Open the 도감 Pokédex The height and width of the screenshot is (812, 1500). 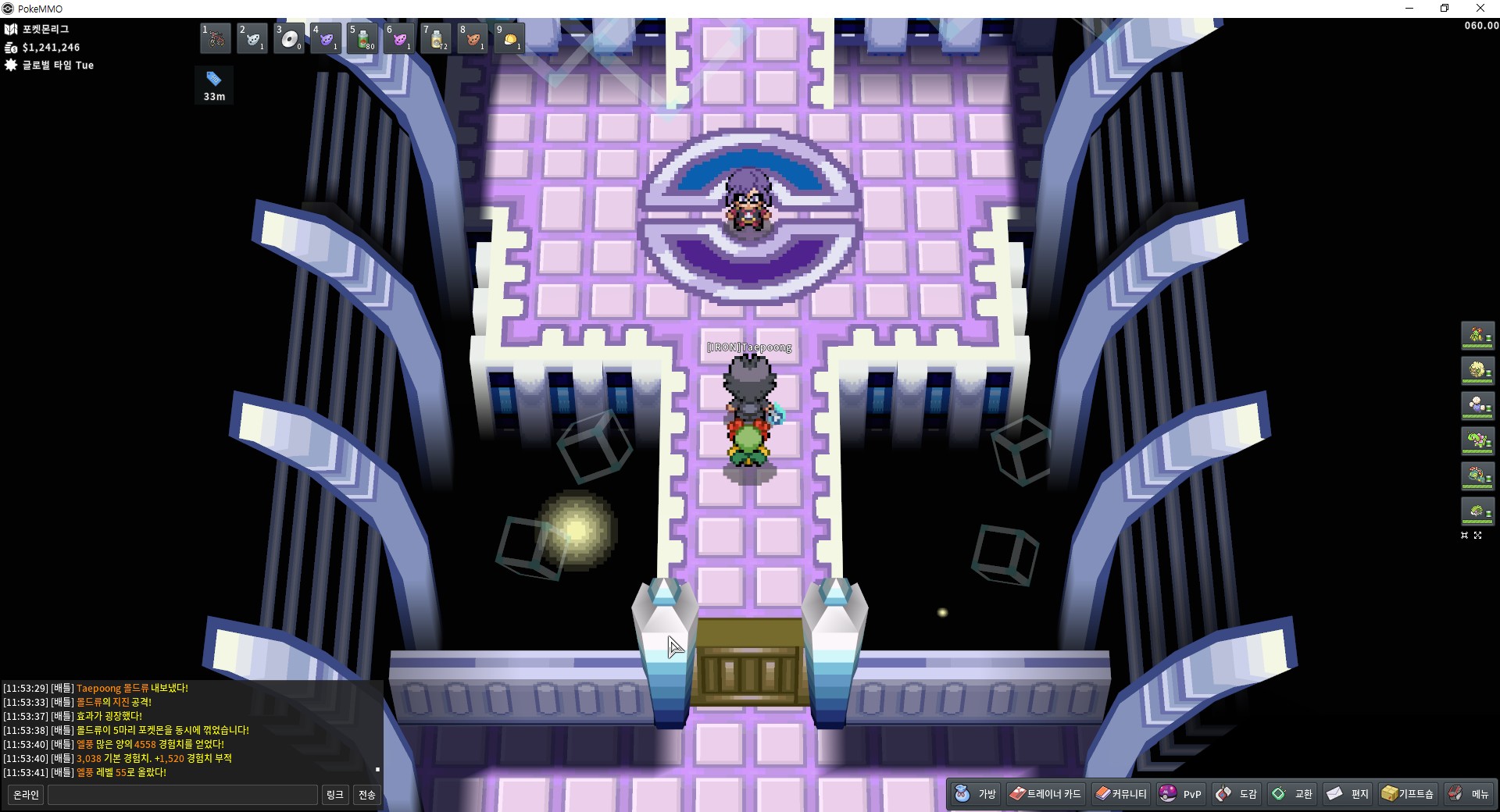pyautogui.click(x=1237, y=794)
